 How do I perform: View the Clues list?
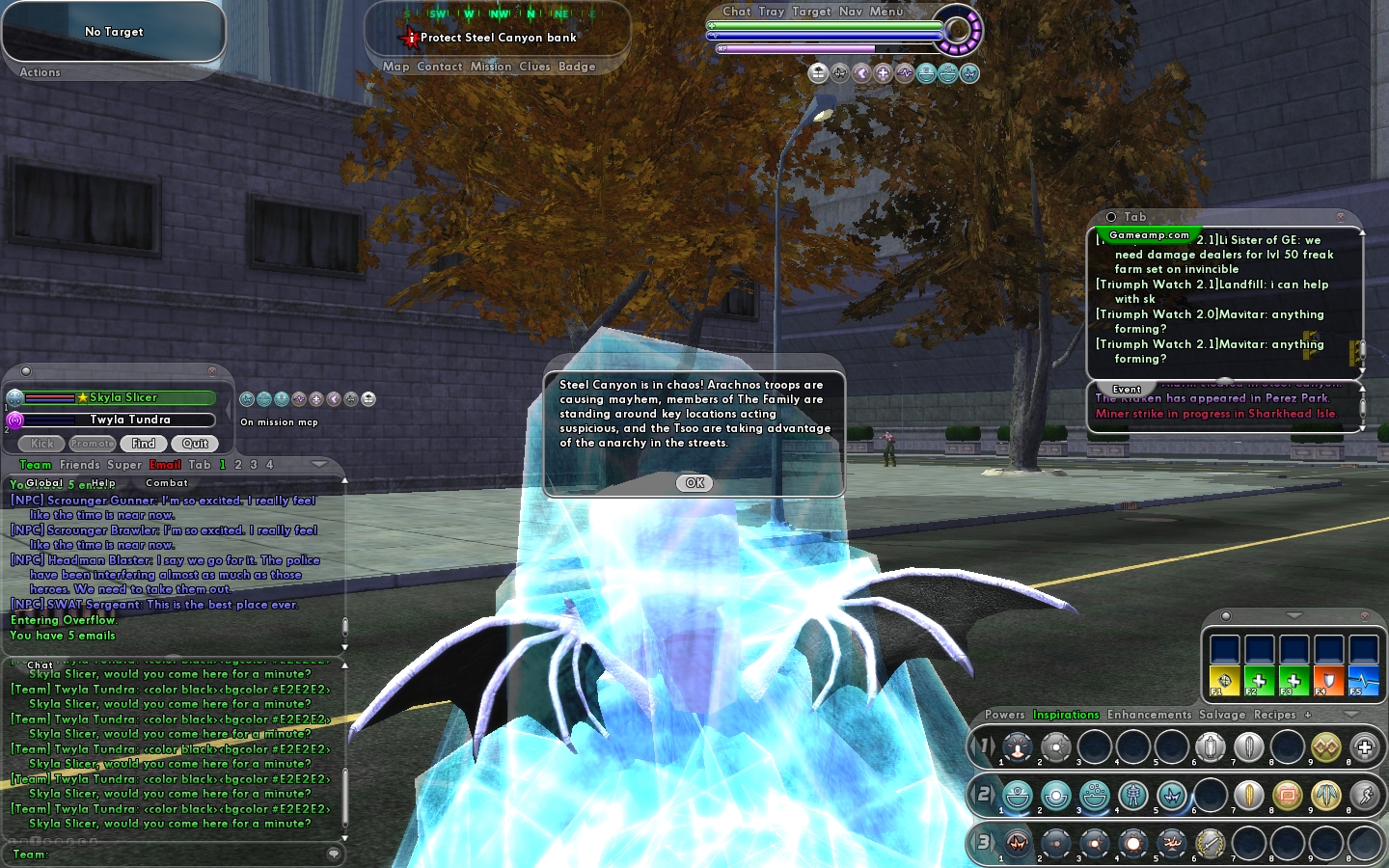tap(534, 67)
